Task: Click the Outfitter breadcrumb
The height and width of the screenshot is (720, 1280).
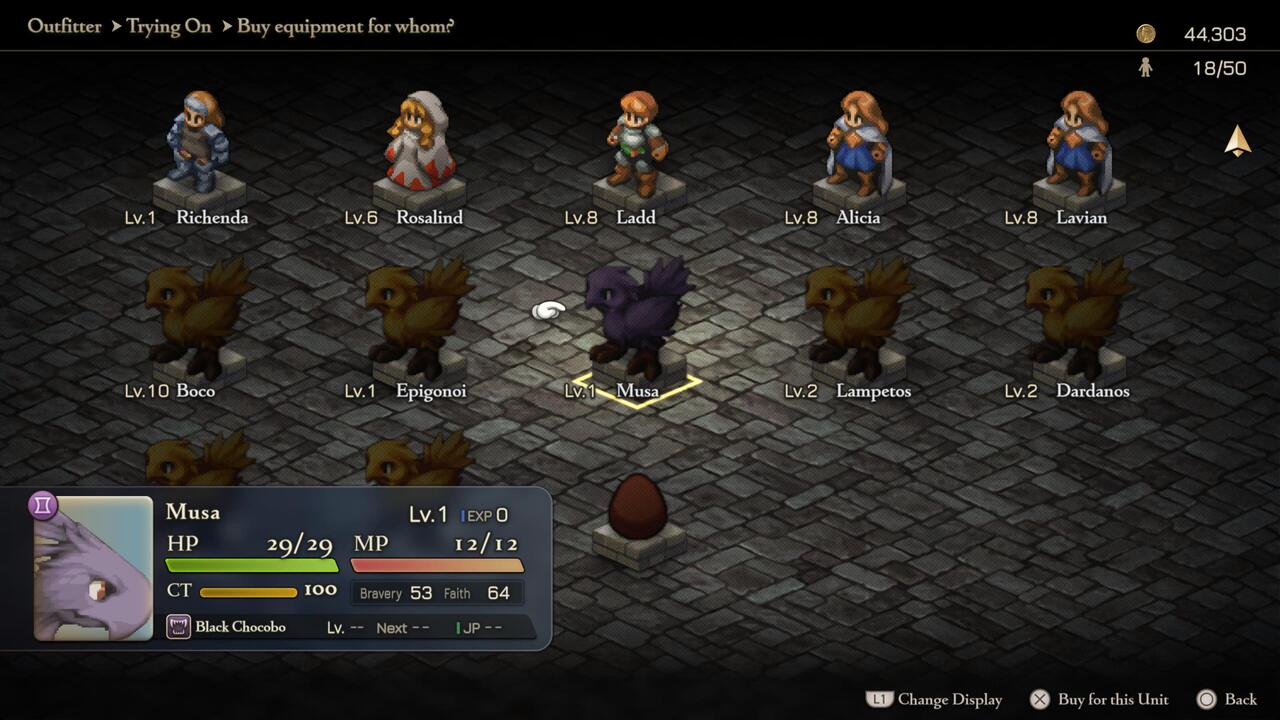Action: coord(64,26)
